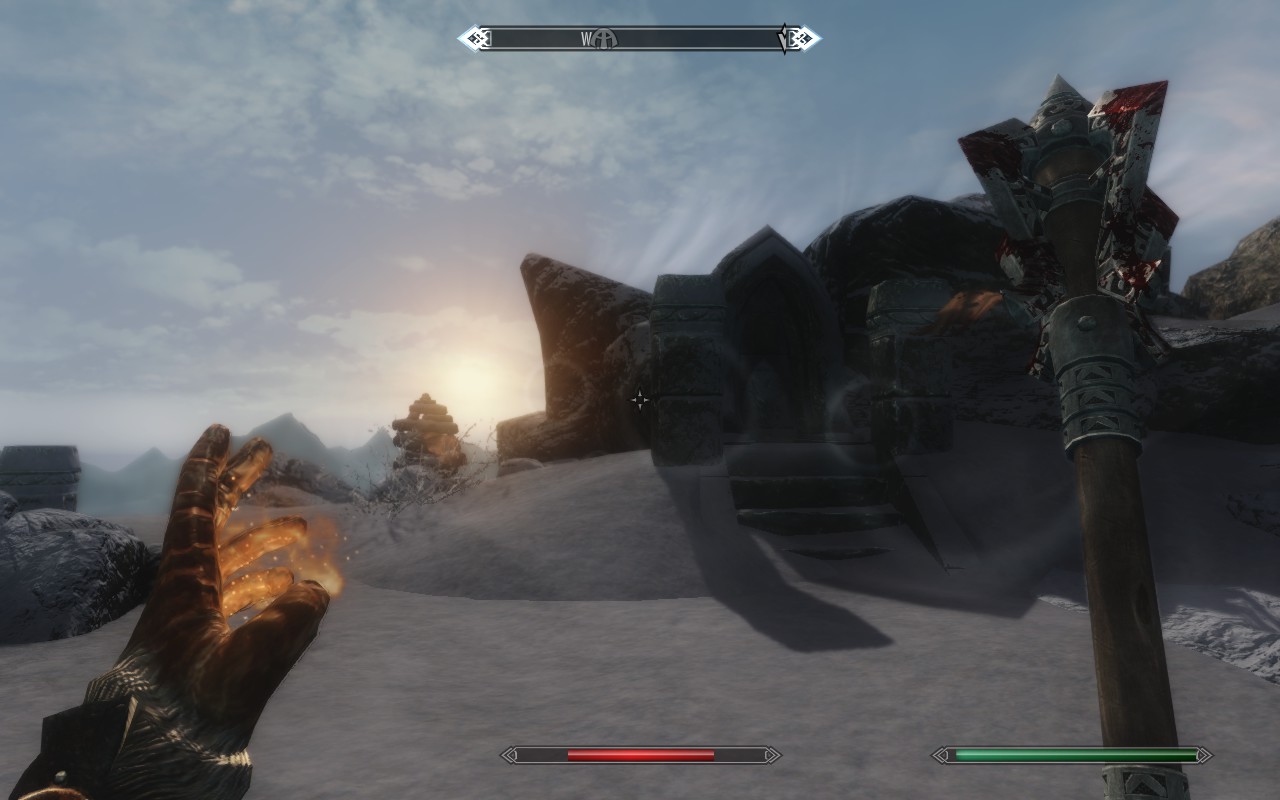This screenshot has width=1280, height=800.
Task: Select the ruin location marker on the compass
Action: click(x=605, y=39)
